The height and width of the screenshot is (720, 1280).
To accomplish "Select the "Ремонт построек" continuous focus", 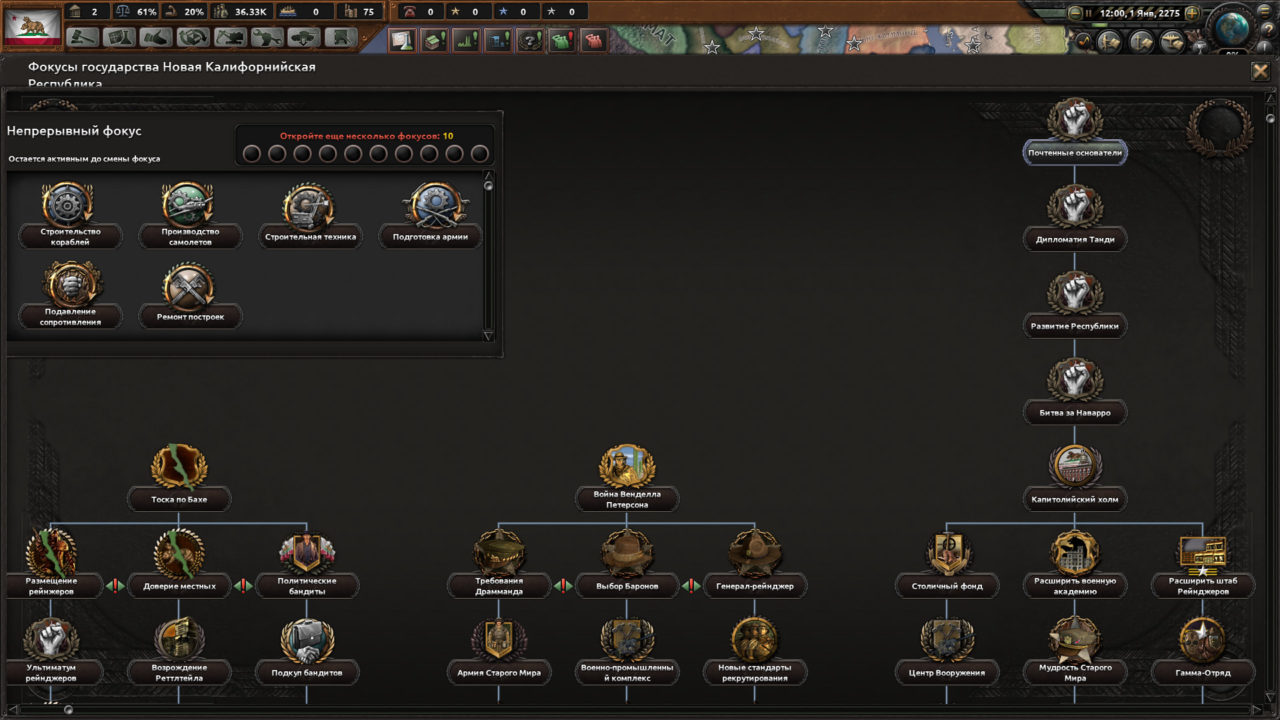I will tap(190, 290).
